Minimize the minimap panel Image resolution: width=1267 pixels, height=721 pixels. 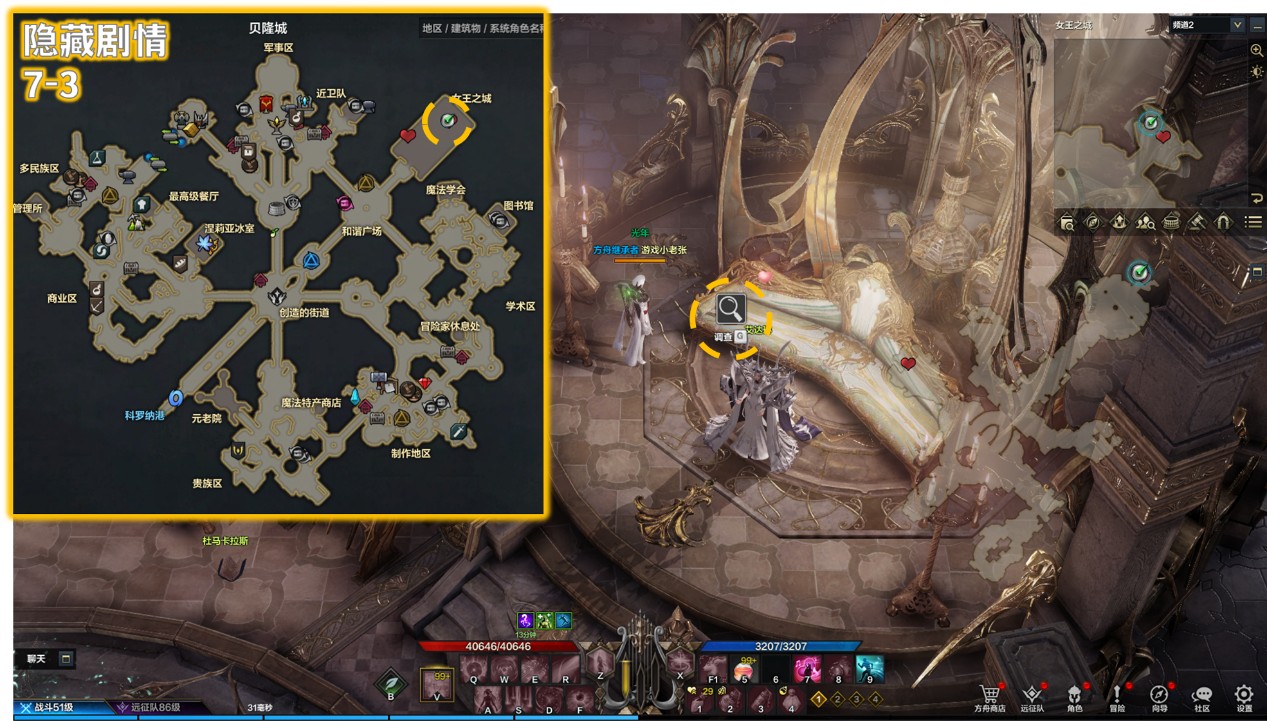coord(1257,26)
